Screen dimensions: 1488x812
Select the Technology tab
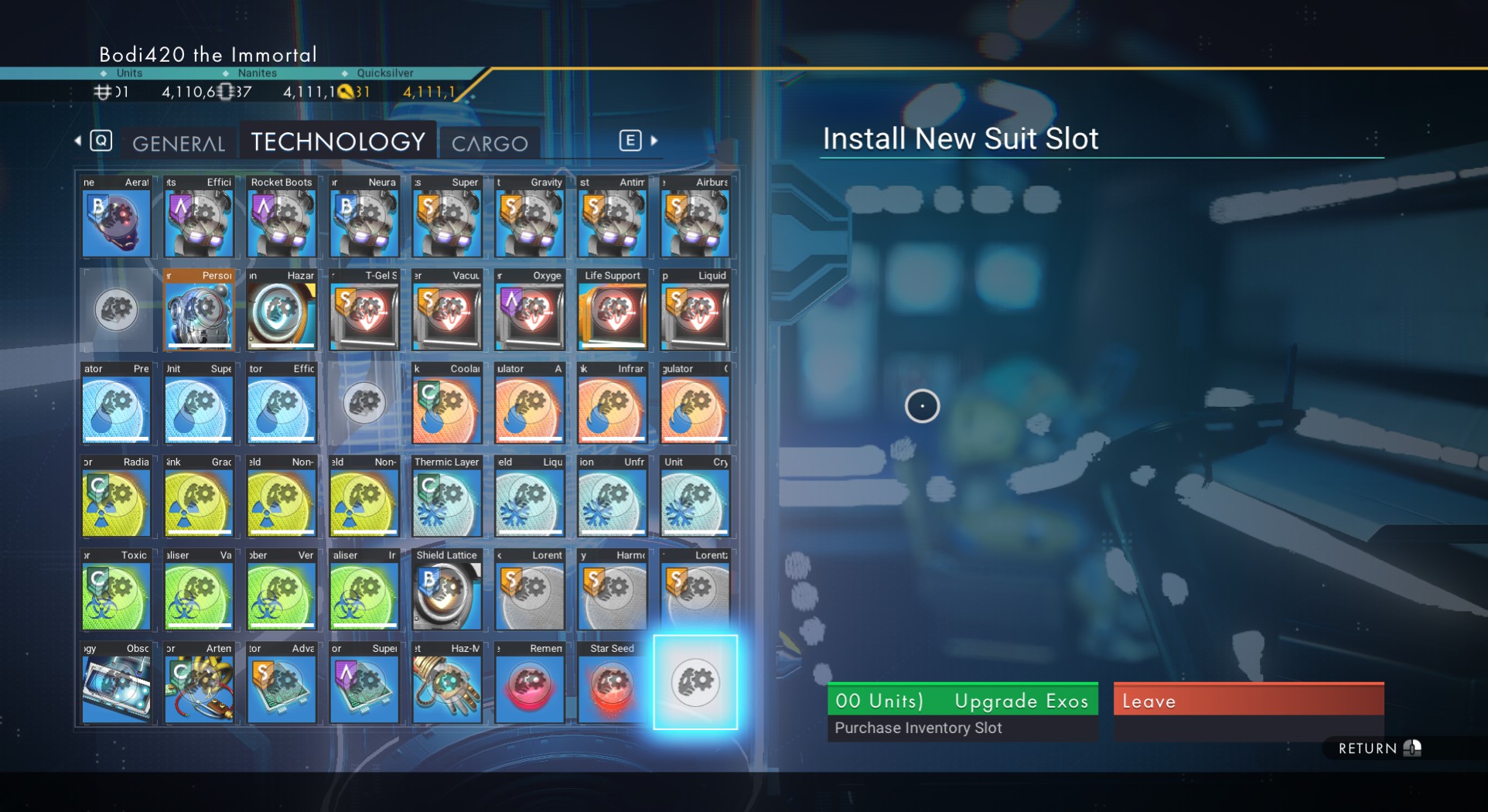[x=338, y=142]
